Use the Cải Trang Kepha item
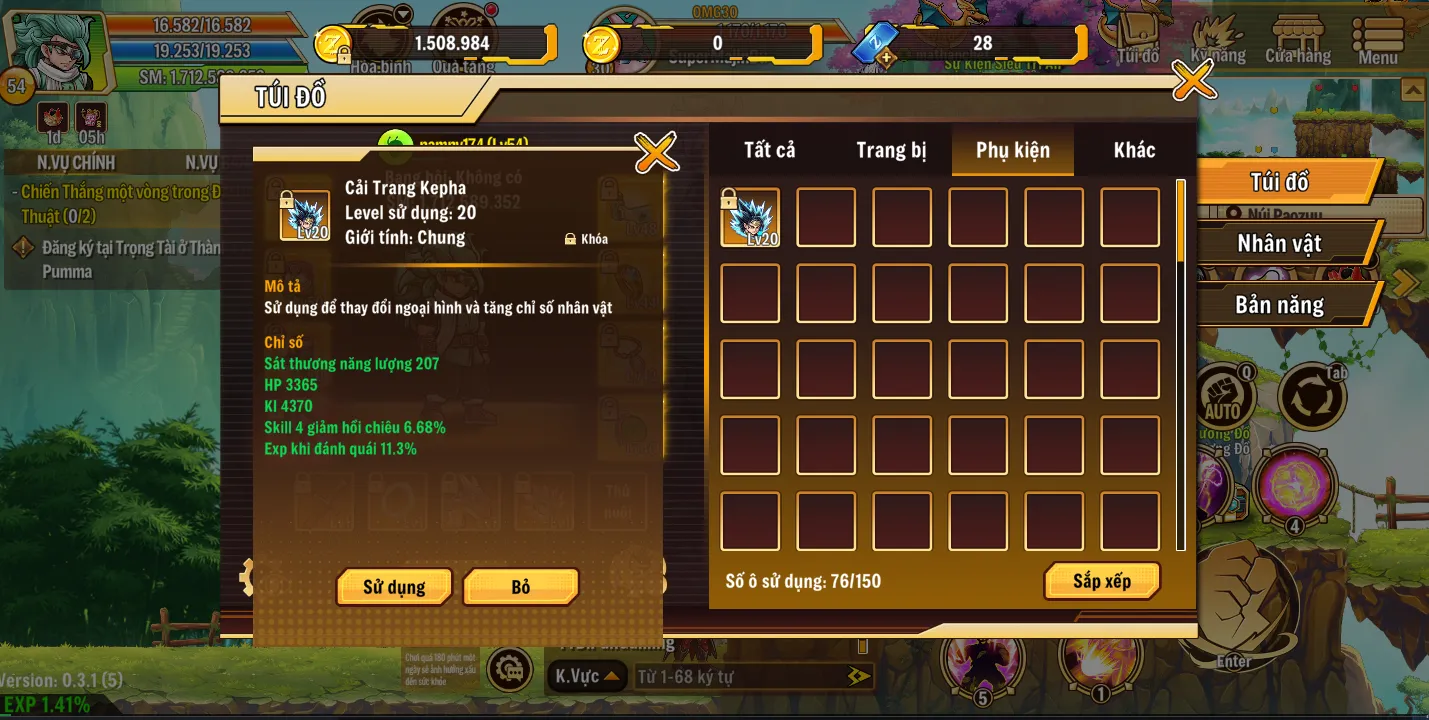 pyautogui.click(x=394, y=587)
